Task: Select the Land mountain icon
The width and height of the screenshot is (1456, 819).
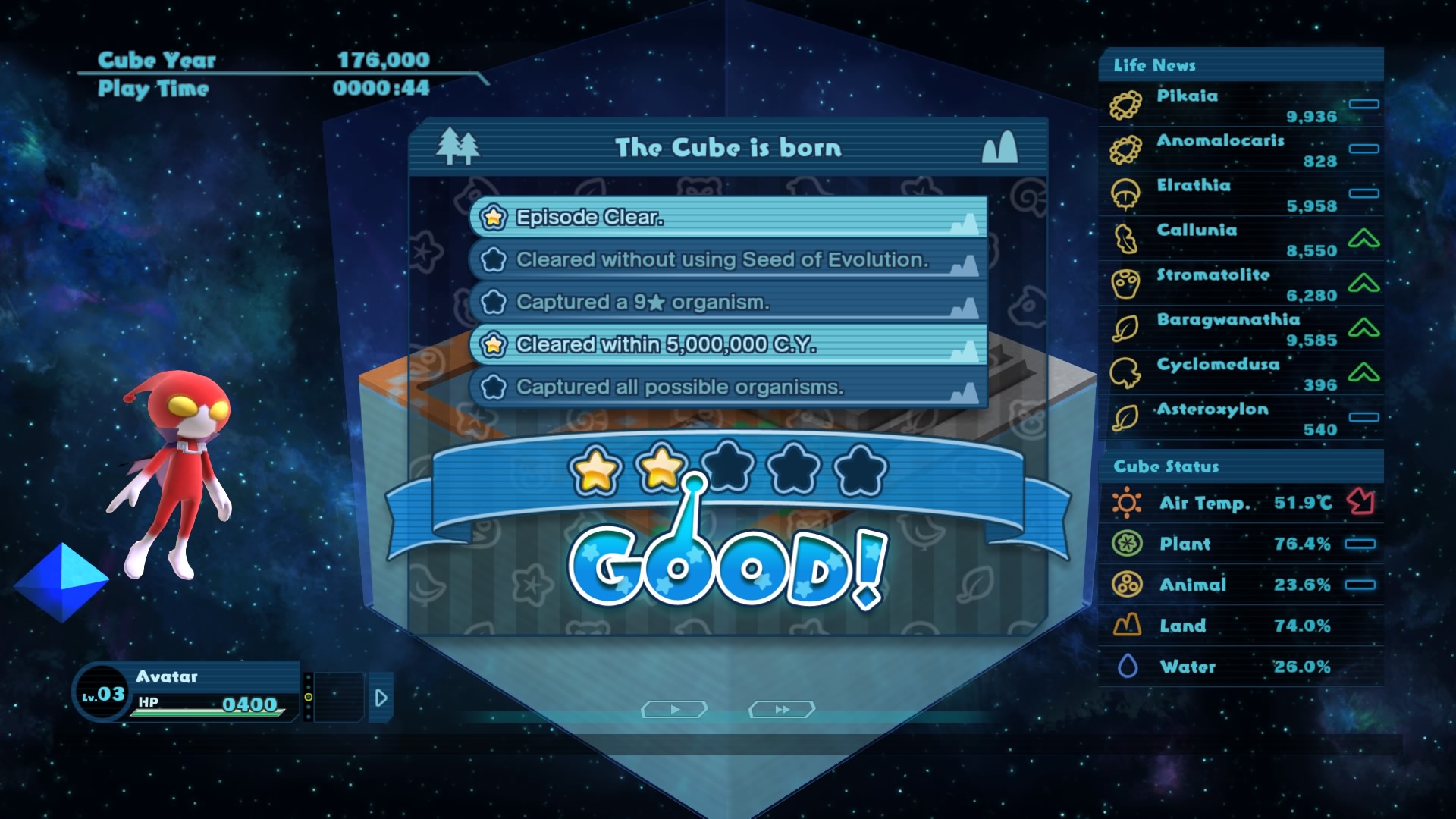Action: 1127,626
